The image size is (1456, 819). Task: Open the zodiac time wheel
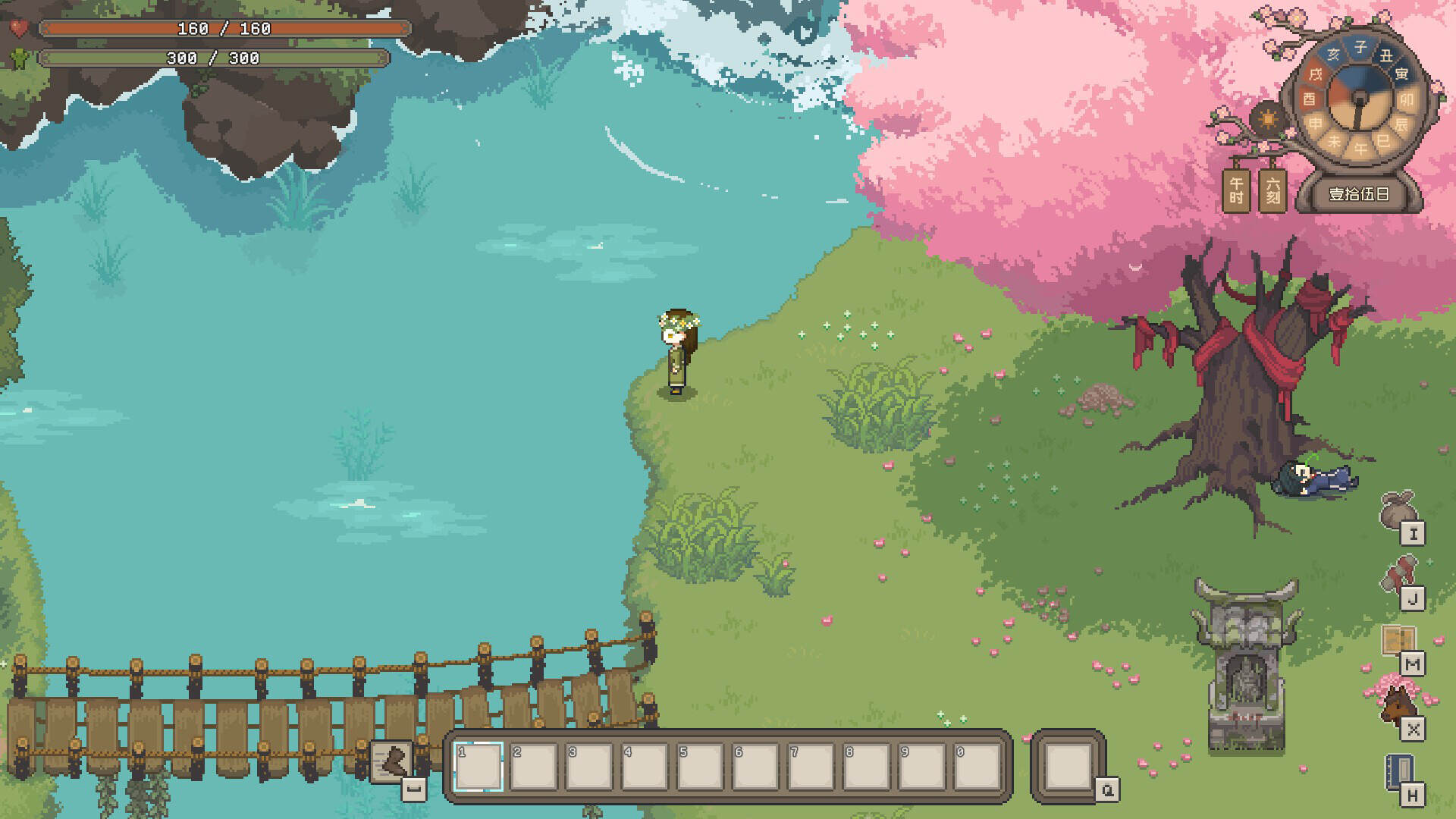[1359, 99]
